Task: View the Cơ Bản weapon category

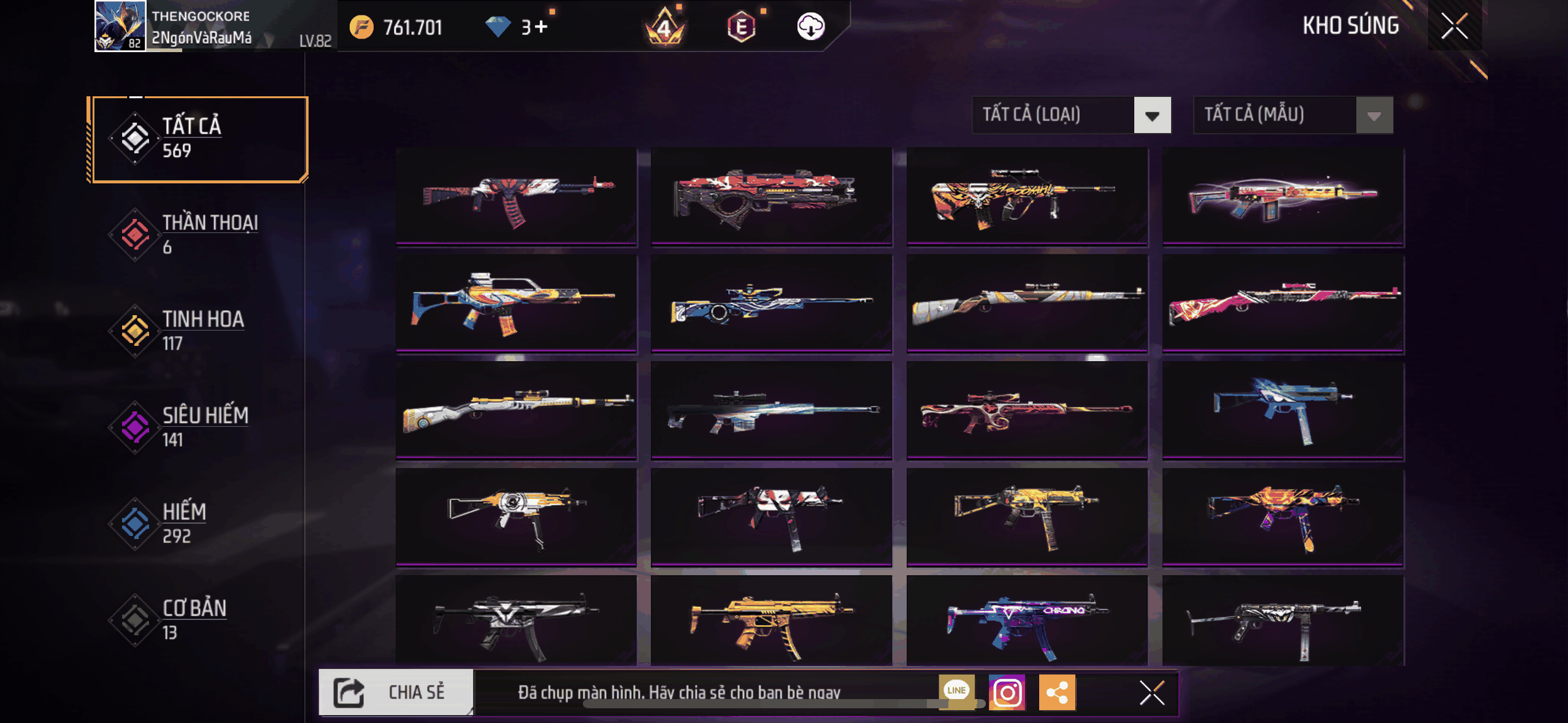Action: click(198, 619)
